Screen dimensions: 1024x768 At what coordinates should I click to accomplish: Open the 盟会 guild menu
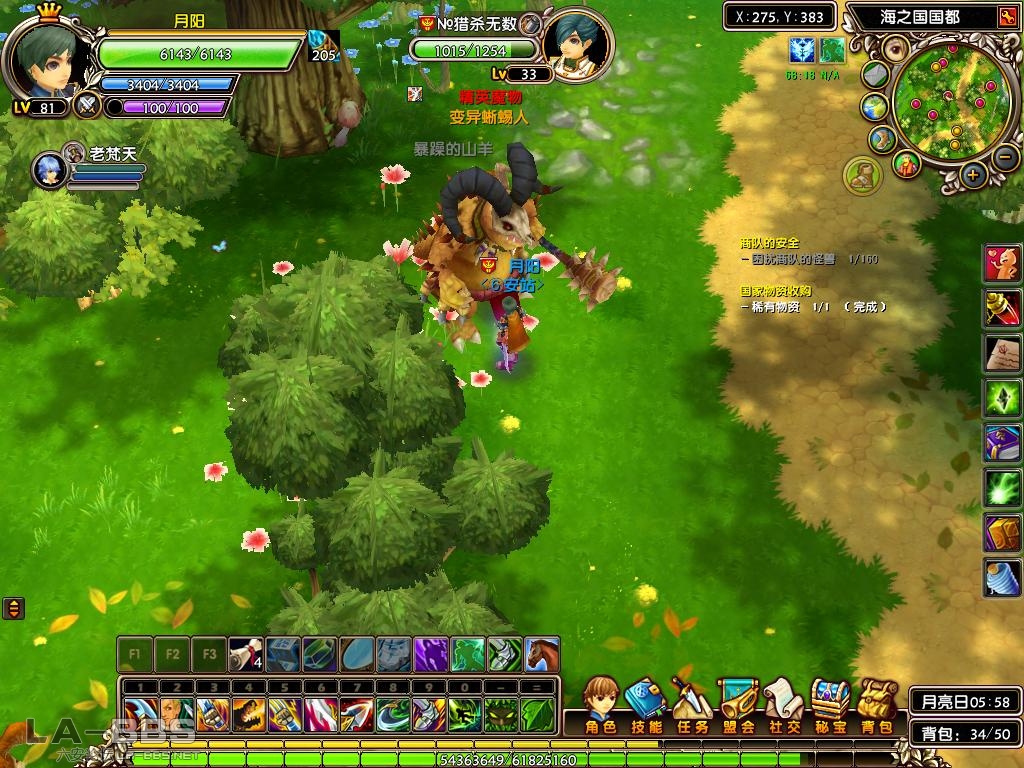coord(738,704)
